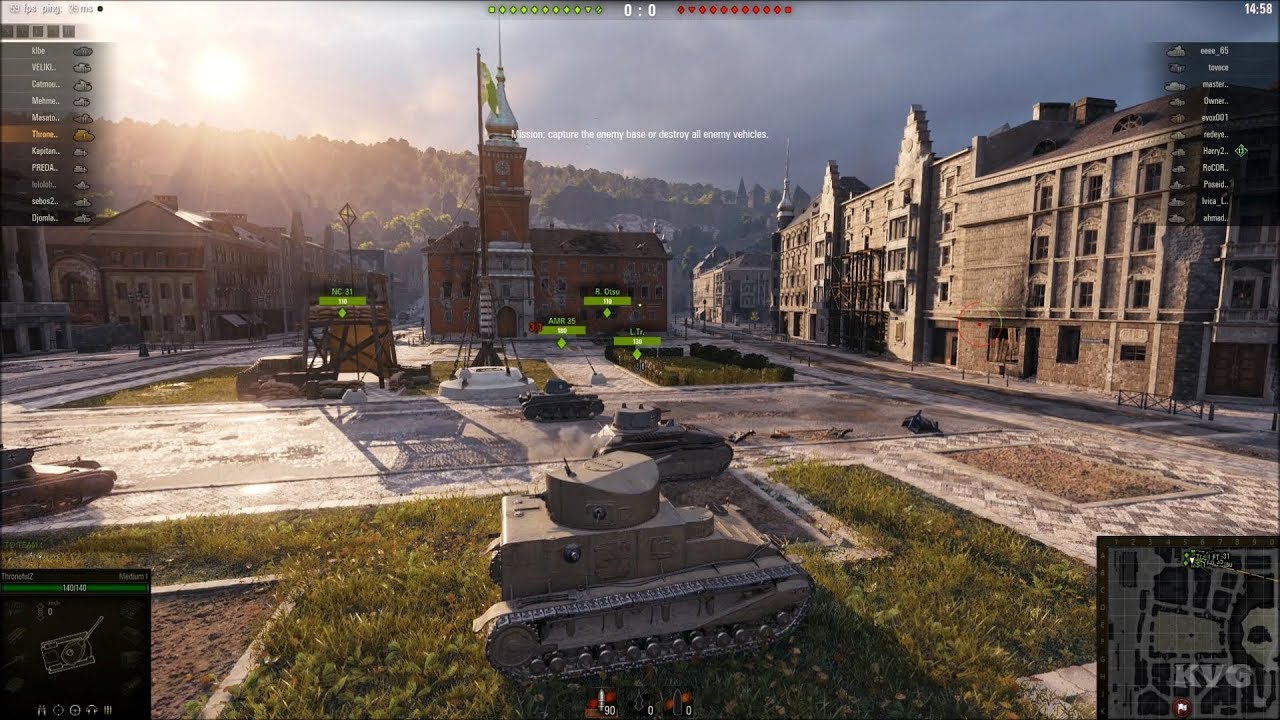Choose enemy player tovoce in the roster
The image size is (1280, 720).
[1217, 68]
